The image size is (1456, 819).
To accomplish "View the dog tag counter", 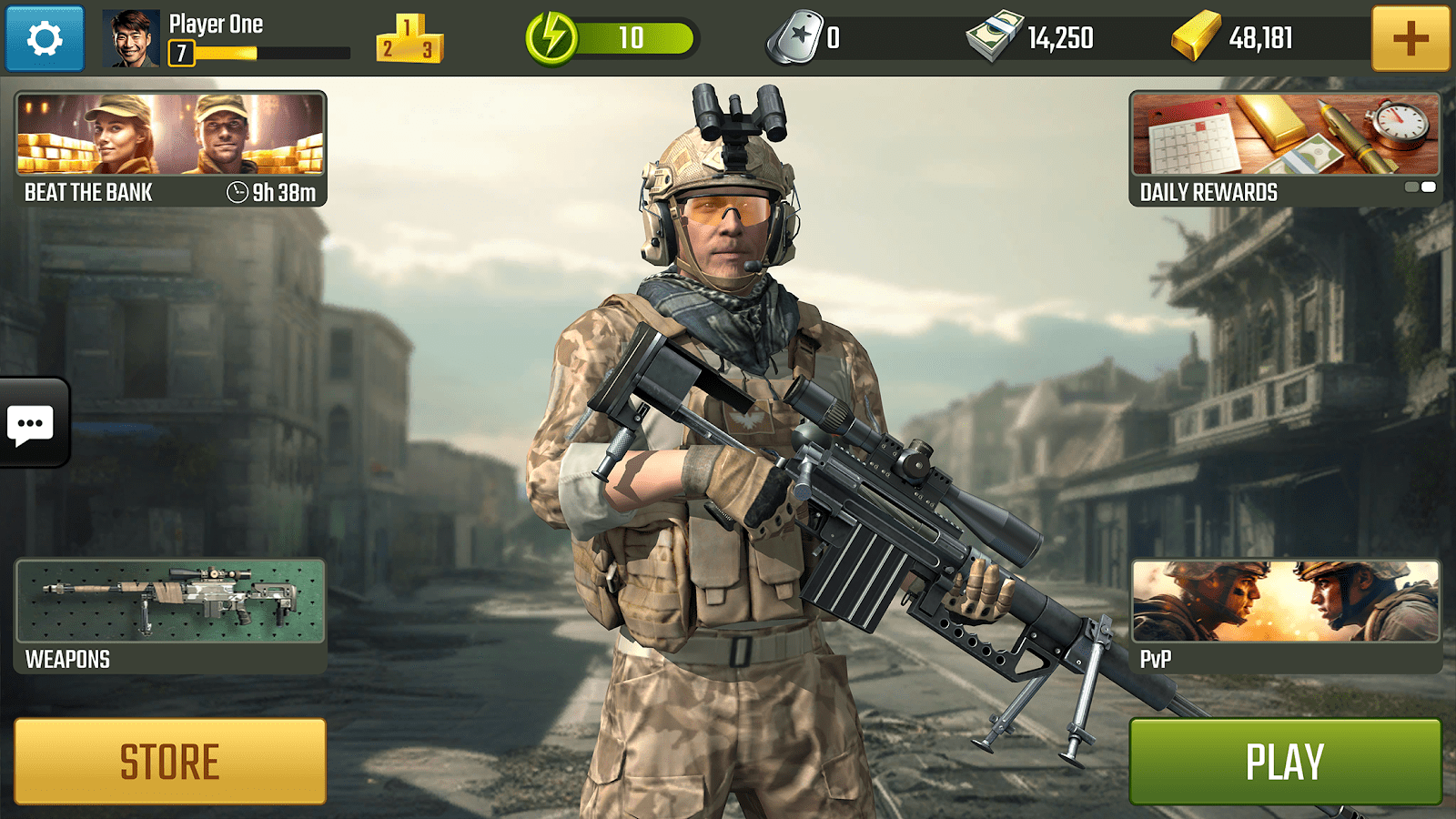I will 796,38.
